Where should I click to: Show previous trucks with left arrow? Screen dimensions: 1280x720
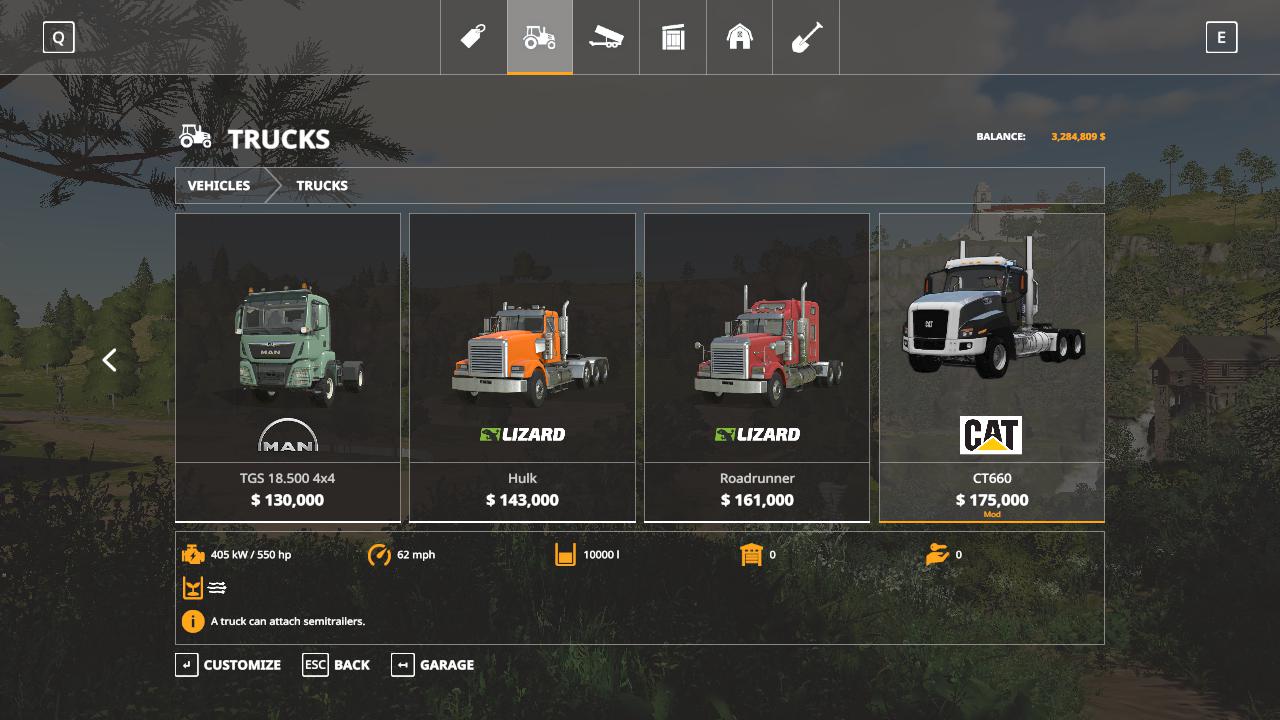pos(110,360)
